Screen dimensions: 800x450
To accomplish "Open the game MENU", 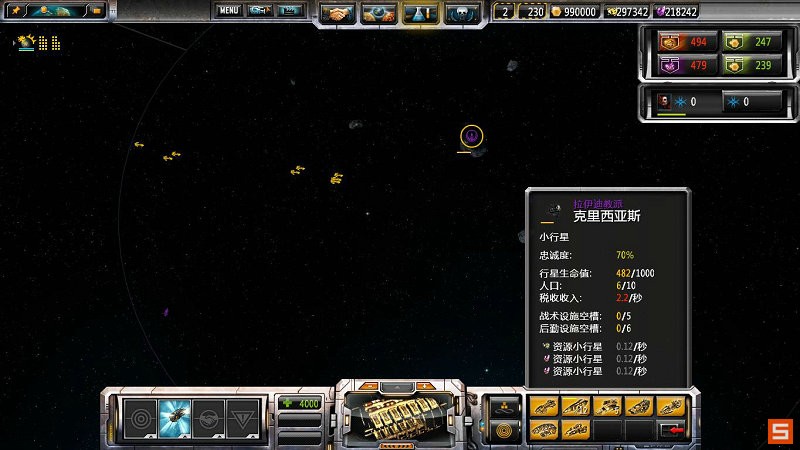I will point(229,11).
